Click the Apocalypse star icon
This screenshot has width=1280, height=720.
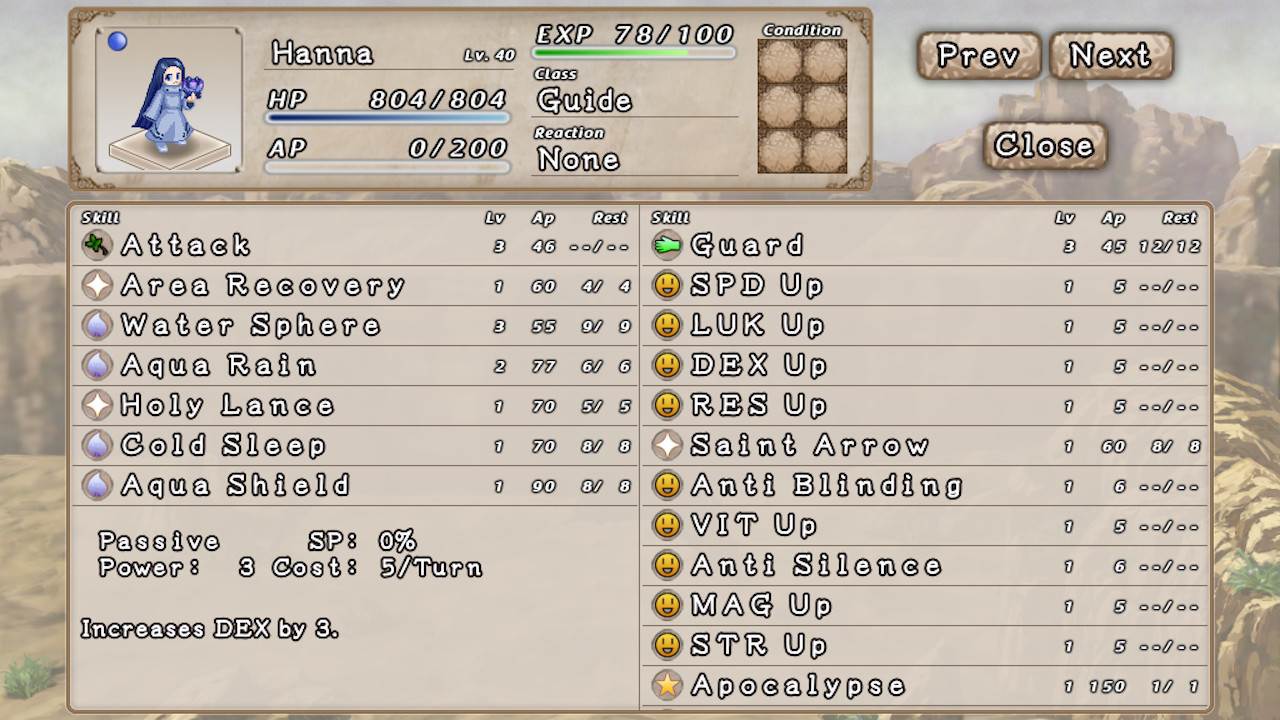tap(668, 686)
